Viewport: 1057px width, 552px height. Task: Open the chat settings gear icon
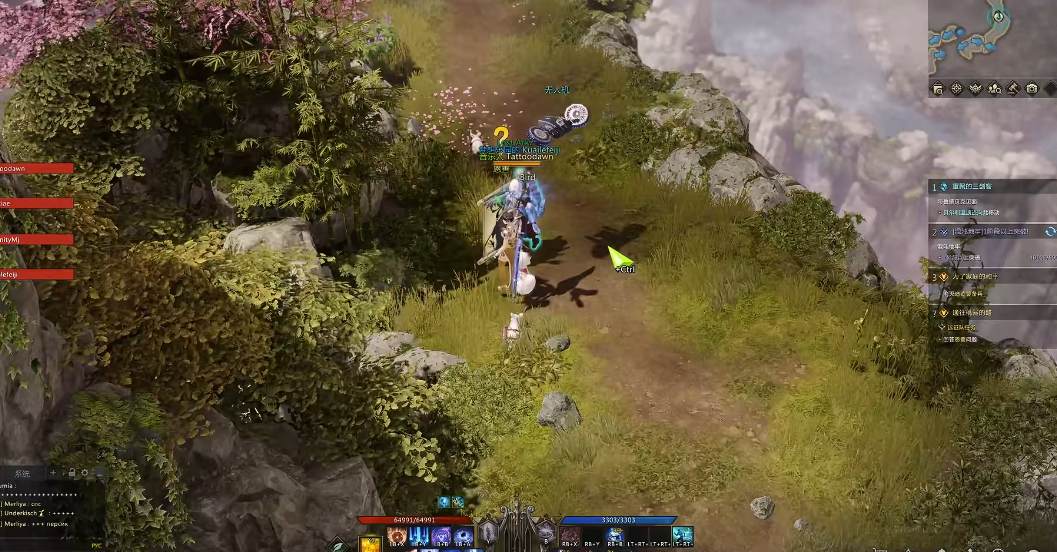click(x=85, y=472)
